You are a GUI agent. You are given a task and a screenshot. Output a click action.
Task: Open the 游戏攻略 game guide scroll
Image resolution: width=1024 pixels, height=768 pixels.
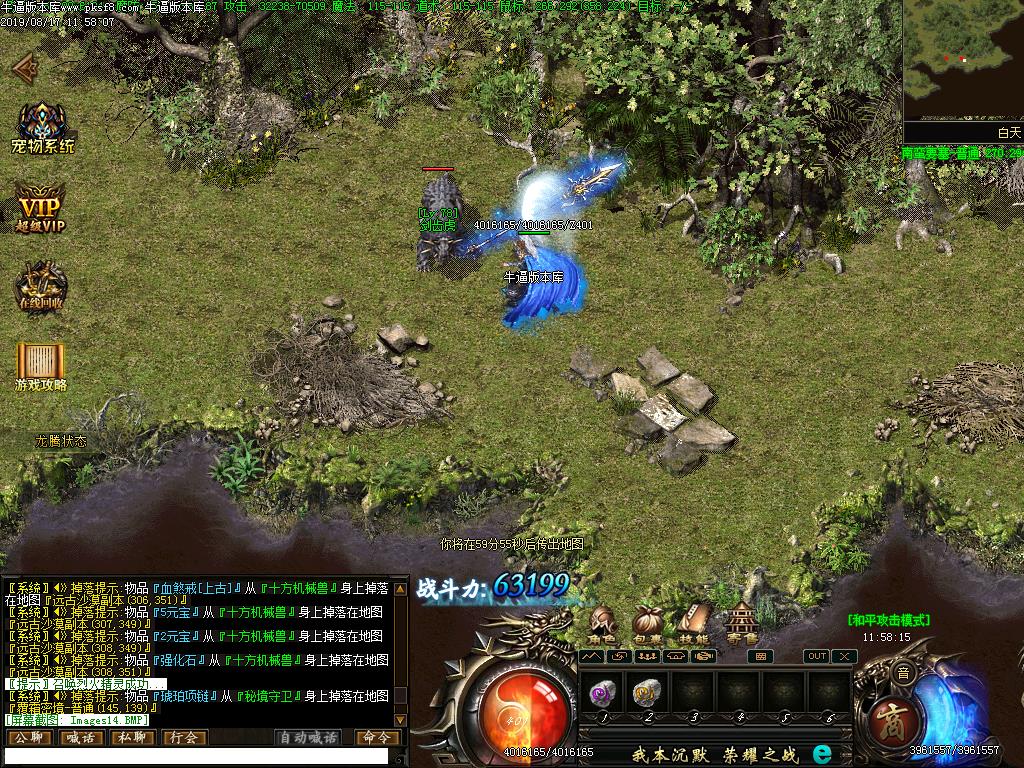[x=41, y=364]
